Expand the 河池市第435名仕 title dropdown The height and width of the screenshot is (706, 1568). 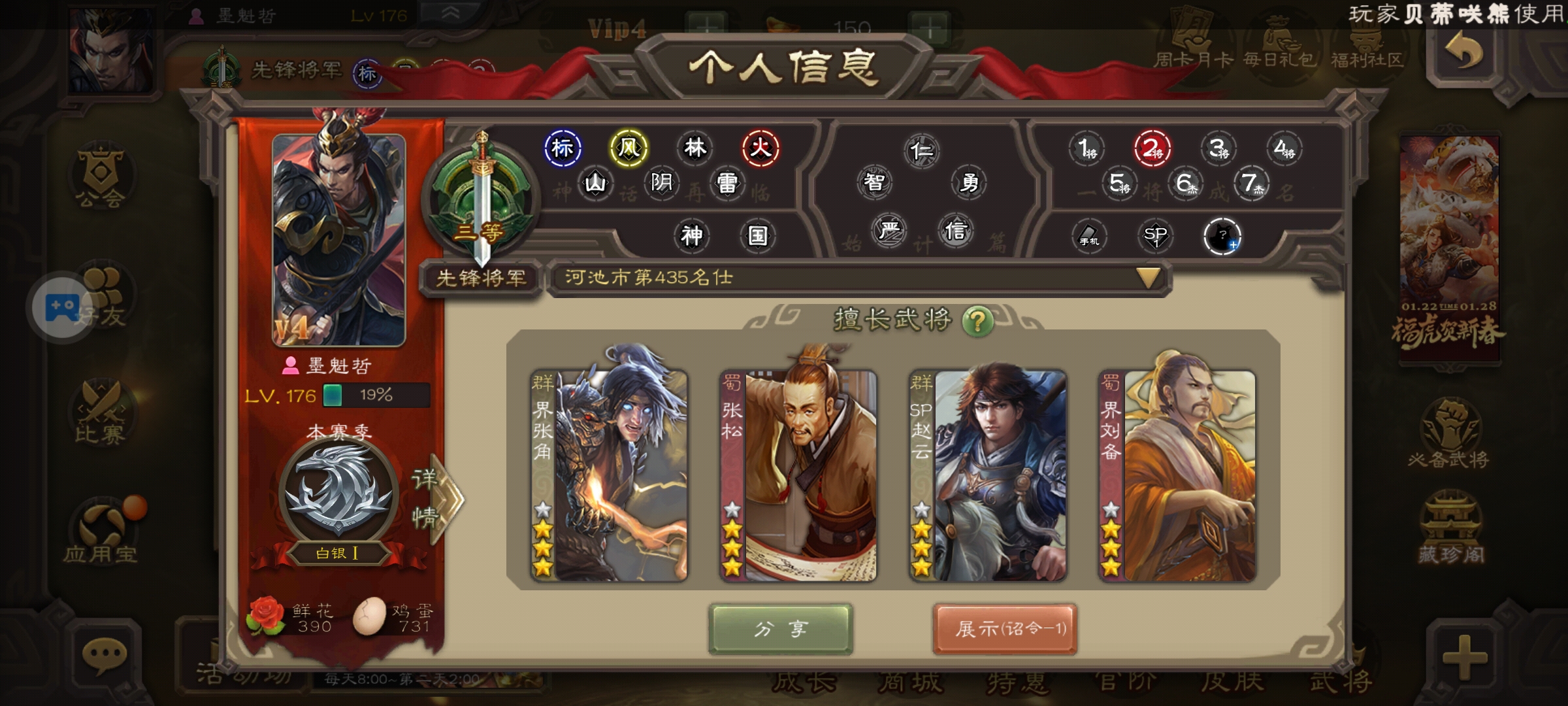(1148, 278)
